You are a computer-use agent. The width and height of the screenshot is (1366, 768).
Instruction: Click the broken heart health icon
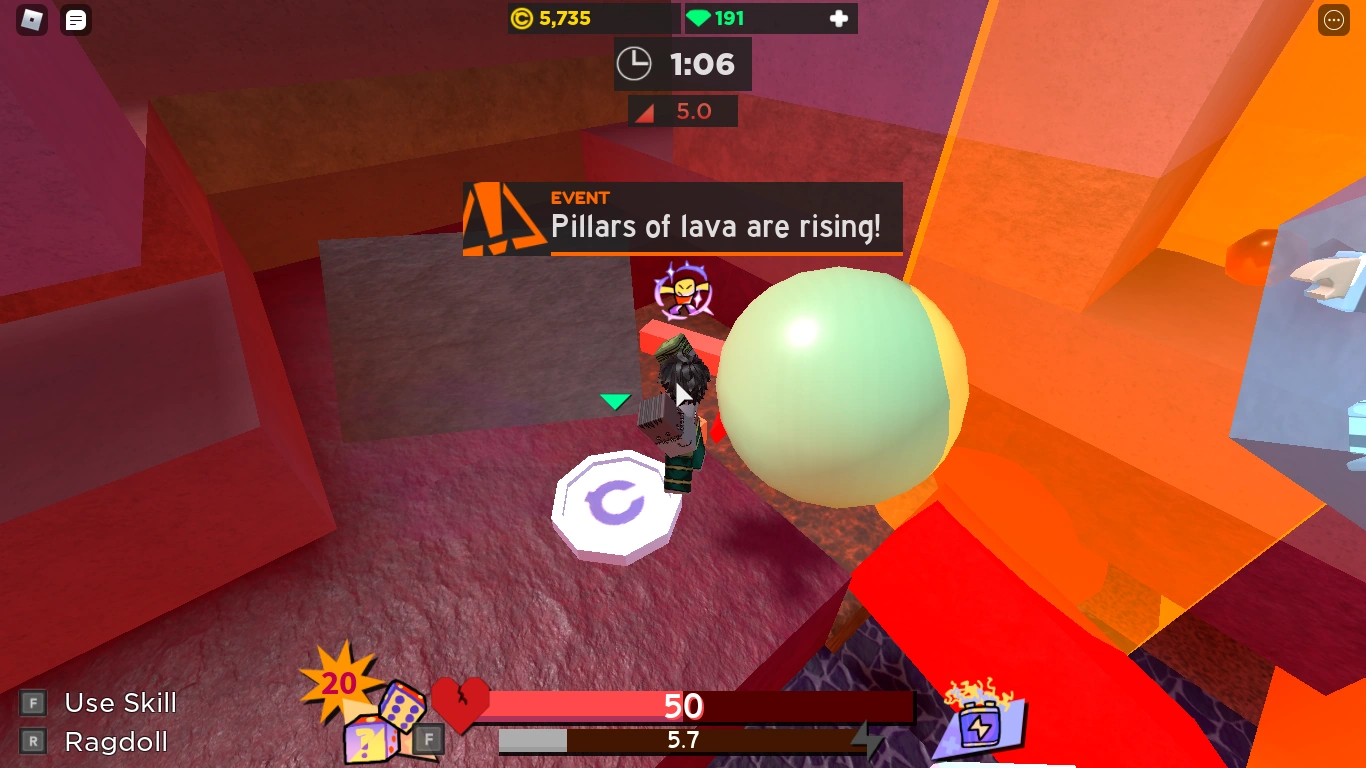(460, 705)
